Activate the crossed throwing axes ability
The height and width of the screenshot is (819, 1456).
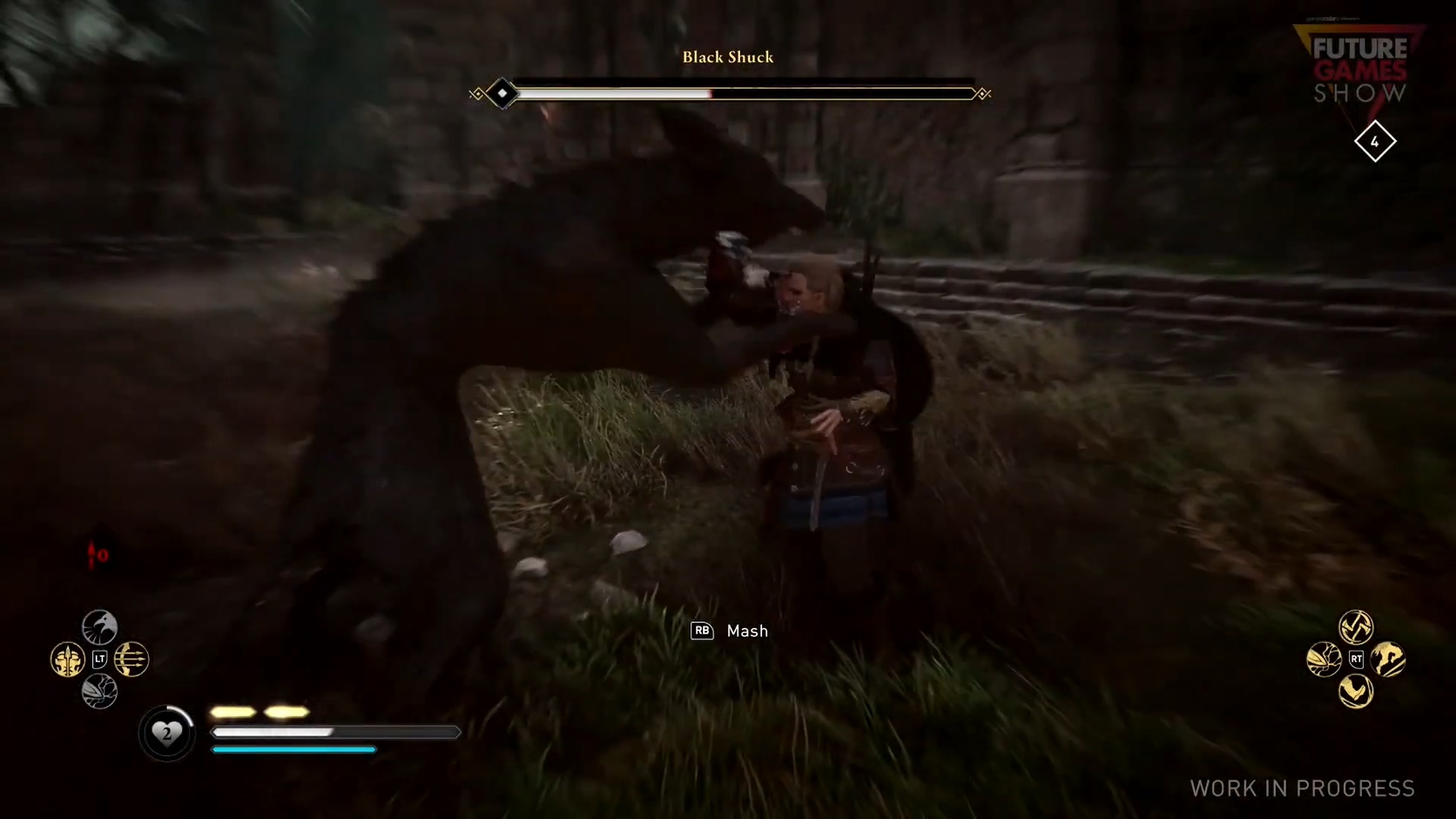pos(1356,626)
